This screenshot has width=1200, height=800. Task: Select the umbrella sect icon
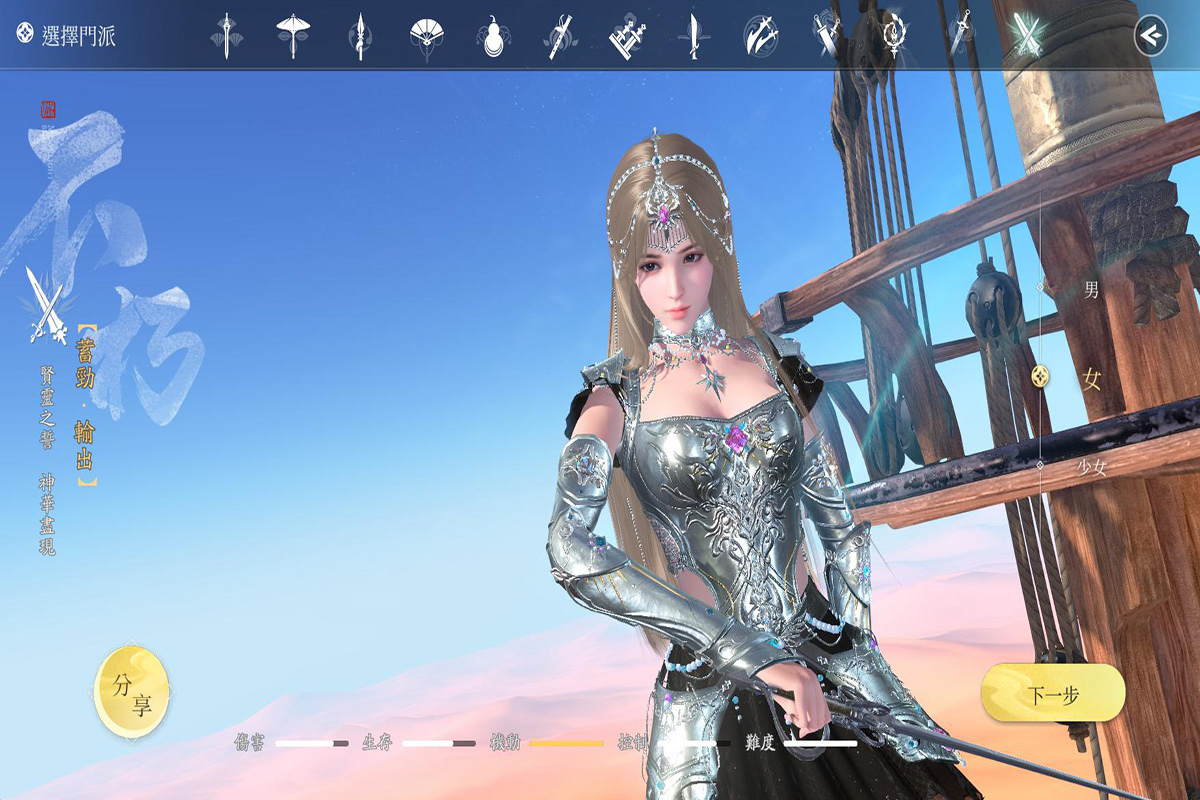(292, 36)
